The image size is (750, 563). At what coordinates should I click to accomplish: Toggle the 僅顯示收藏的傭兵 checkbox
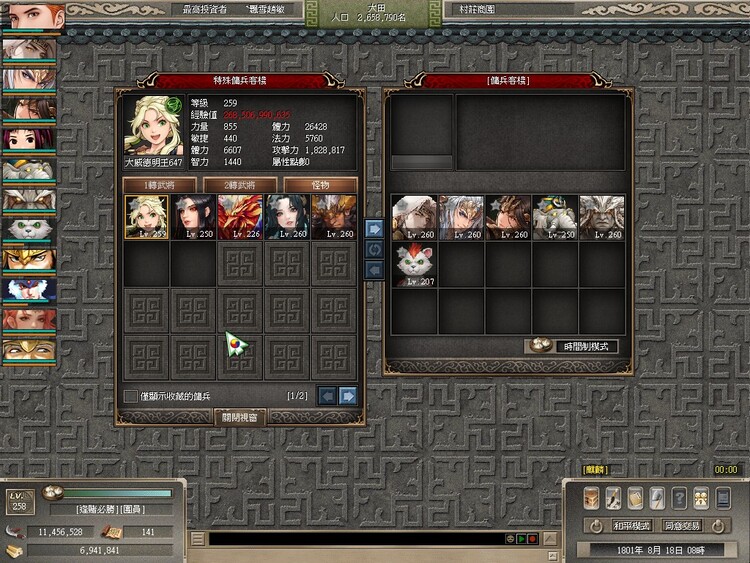point(130,396)
